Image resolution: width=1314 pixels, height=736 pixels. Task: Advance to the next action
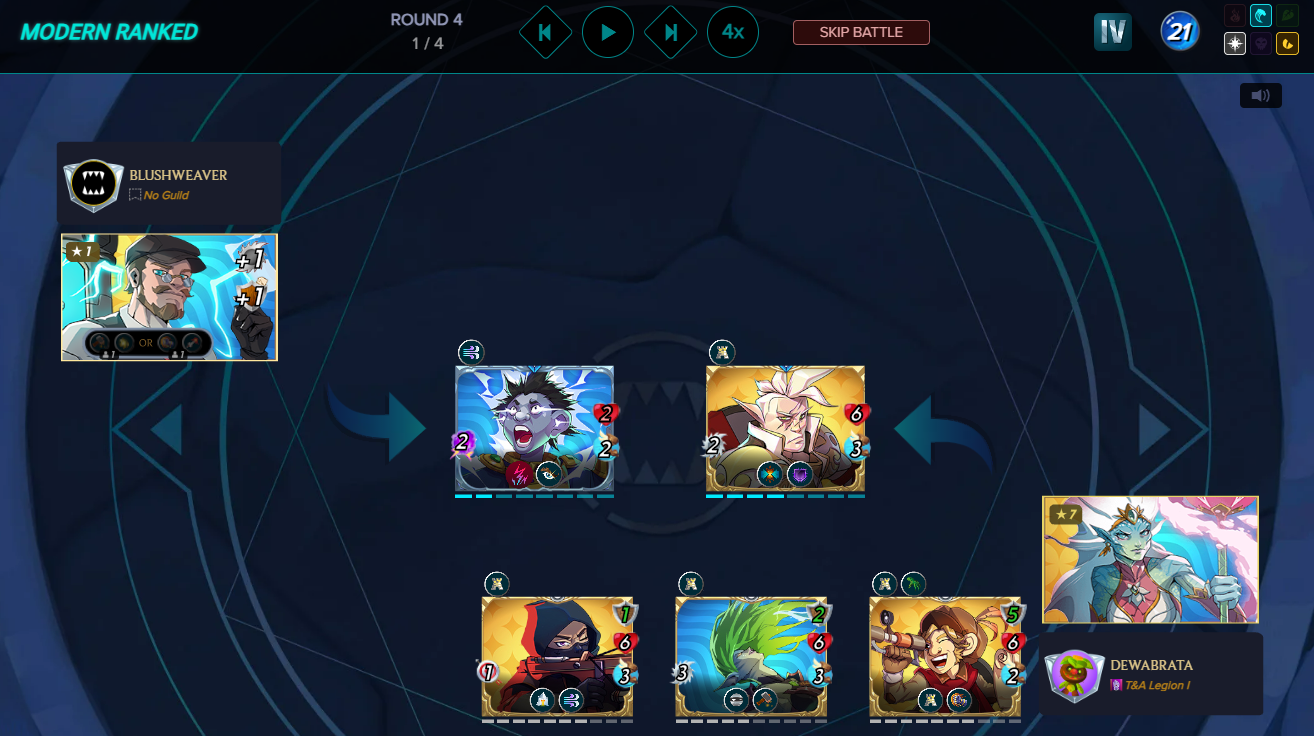point(671,32)
